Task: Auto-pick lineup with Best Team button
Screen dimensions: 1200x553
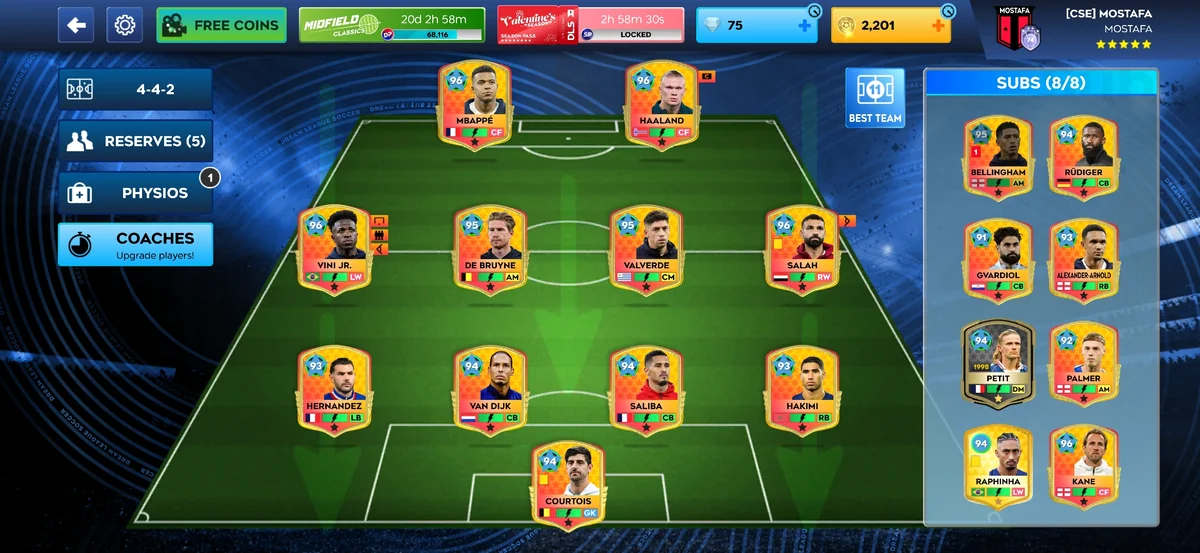Action: [874, 98]
